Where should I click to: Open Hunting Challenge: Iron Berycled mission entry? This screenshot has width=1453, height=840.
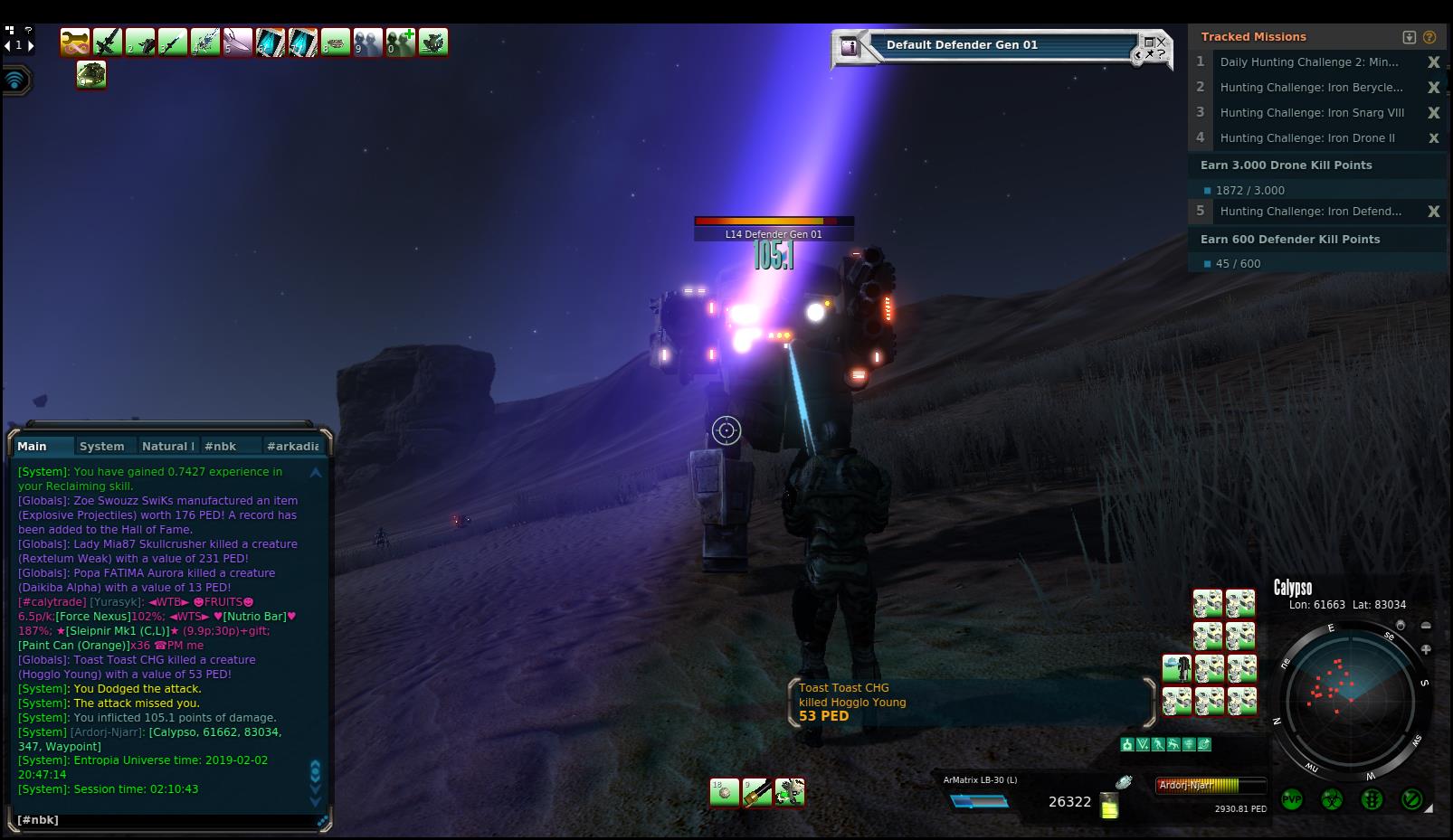tap(1311, 88)
